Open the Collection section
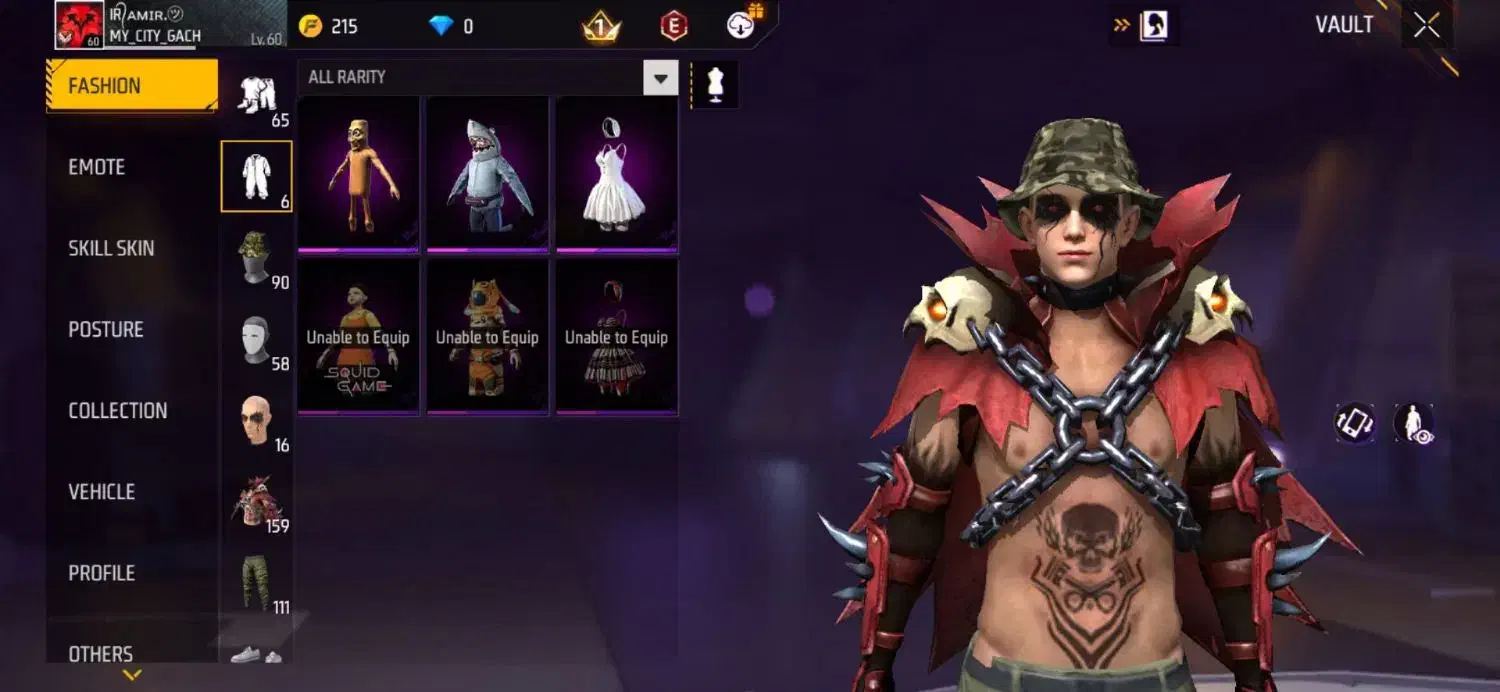The width and height of the screenshot is (1500, 692). click(x=118, y=410)
